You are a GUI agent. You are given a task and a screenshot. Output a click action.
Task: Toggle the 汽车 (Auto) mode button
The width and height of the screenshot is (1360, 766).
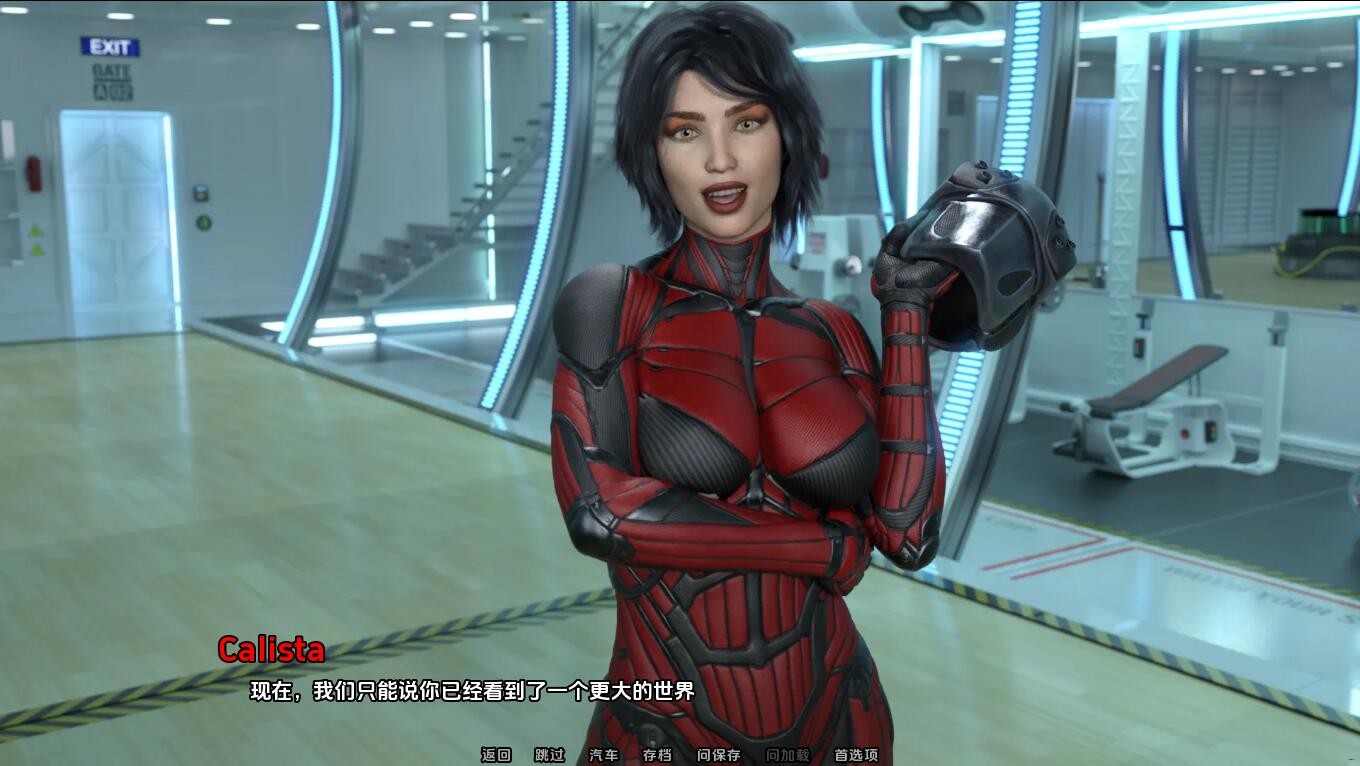point(604,755)
